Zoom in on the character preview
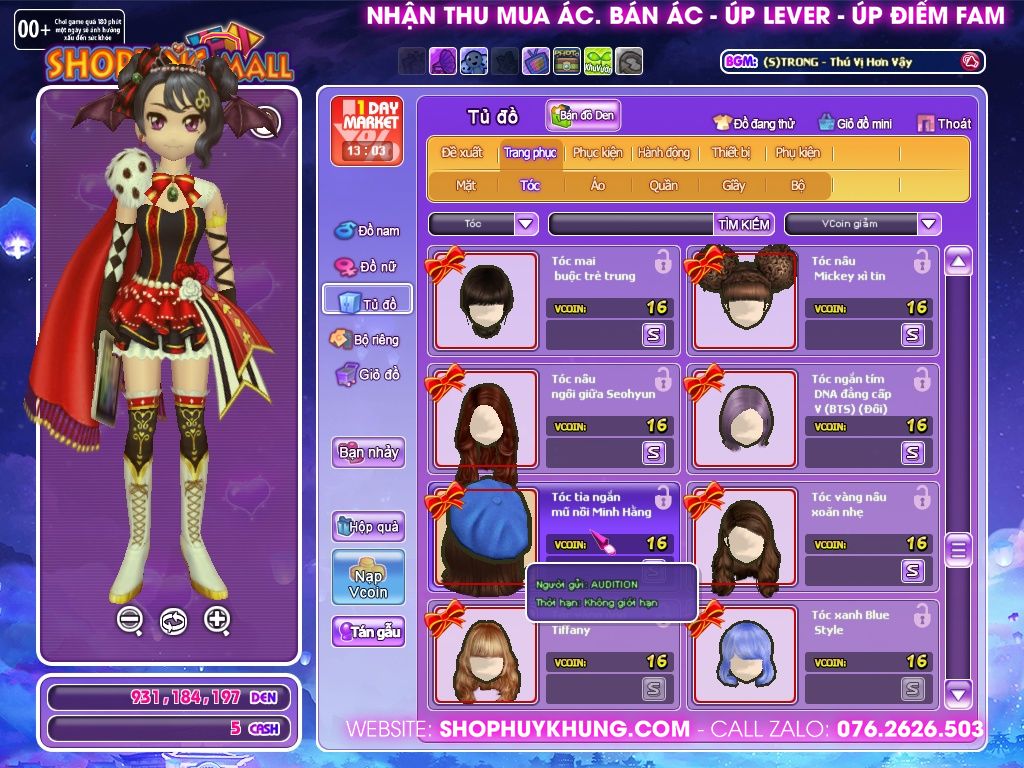The width and height of the screenshot is (1024, 768). coord(217,620)
